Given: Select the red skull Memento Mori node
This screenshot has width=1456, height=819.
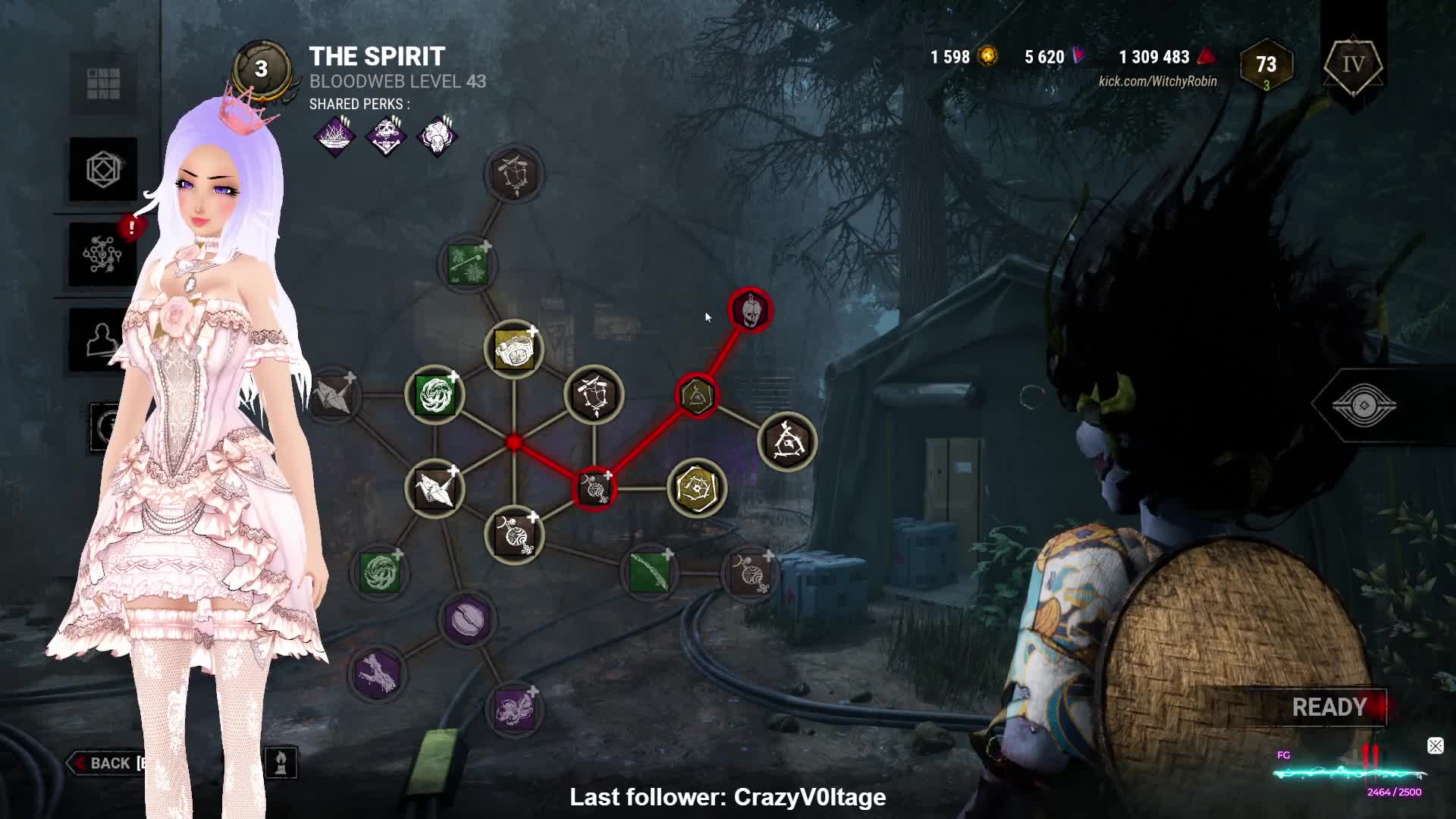Looking at the screenshot, I should tap(750, 309).
